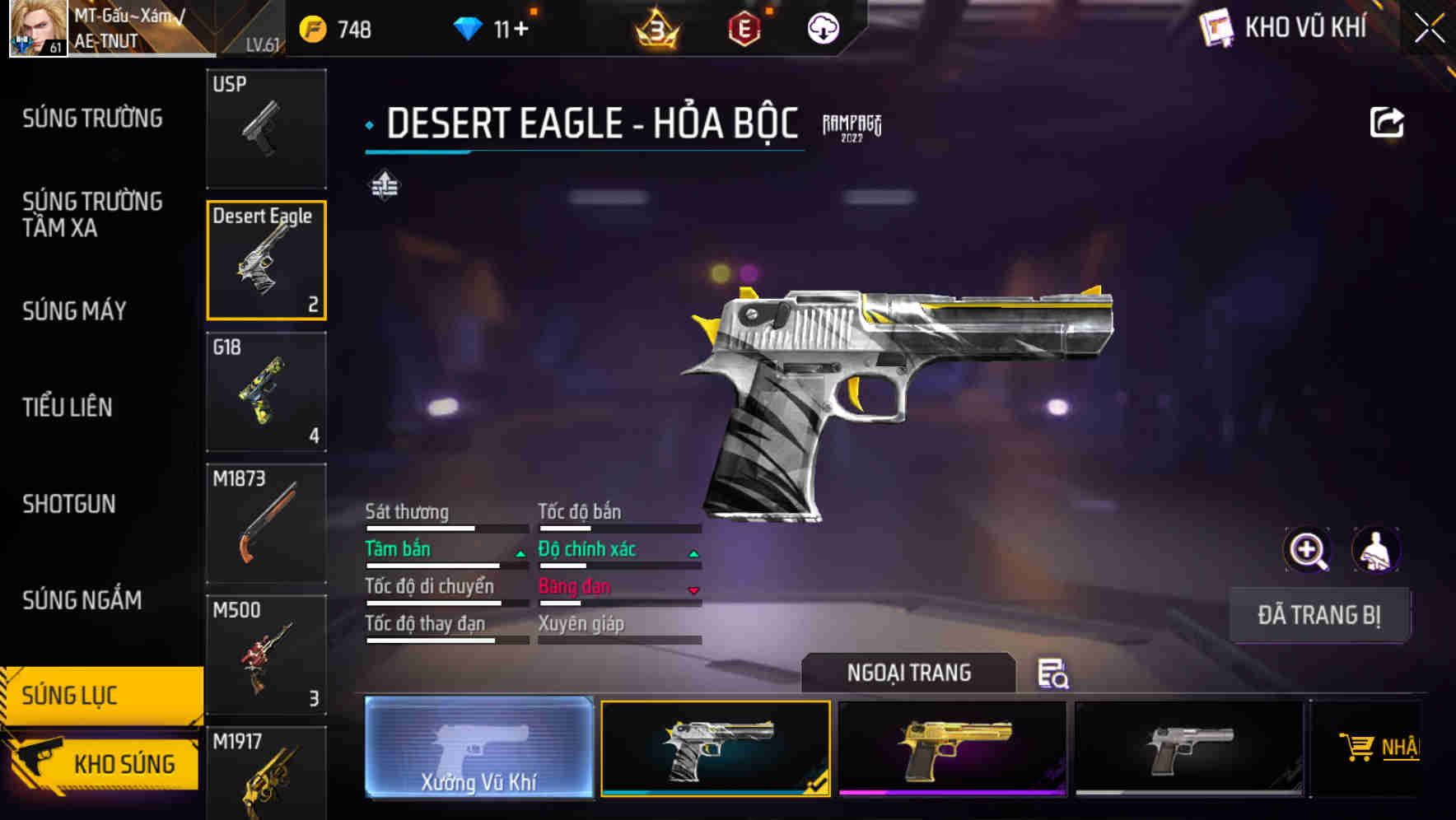Toggle the Độ chính xác stat indicator

[693, 552]
